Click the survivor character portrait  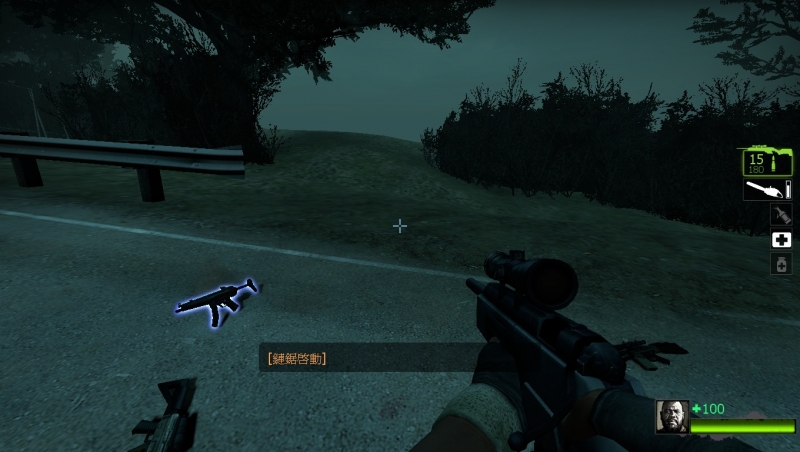coord(672,417)
